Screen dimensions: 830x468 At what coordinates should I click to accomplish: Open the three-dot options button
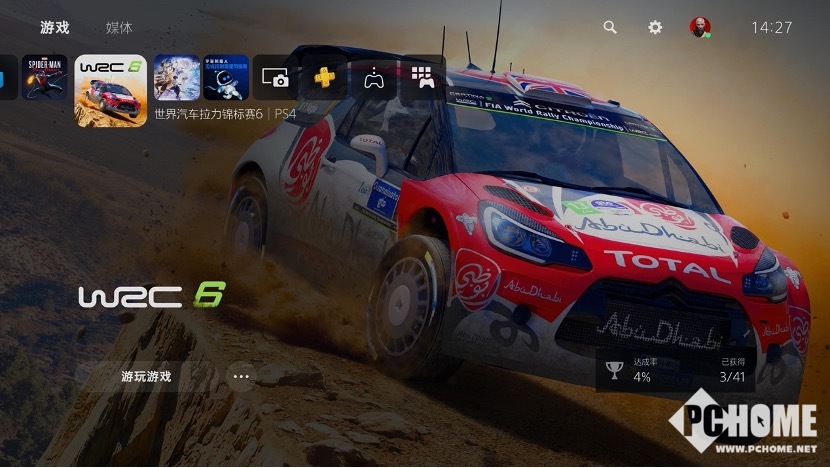pyautogui.click(x=241, y=377)
